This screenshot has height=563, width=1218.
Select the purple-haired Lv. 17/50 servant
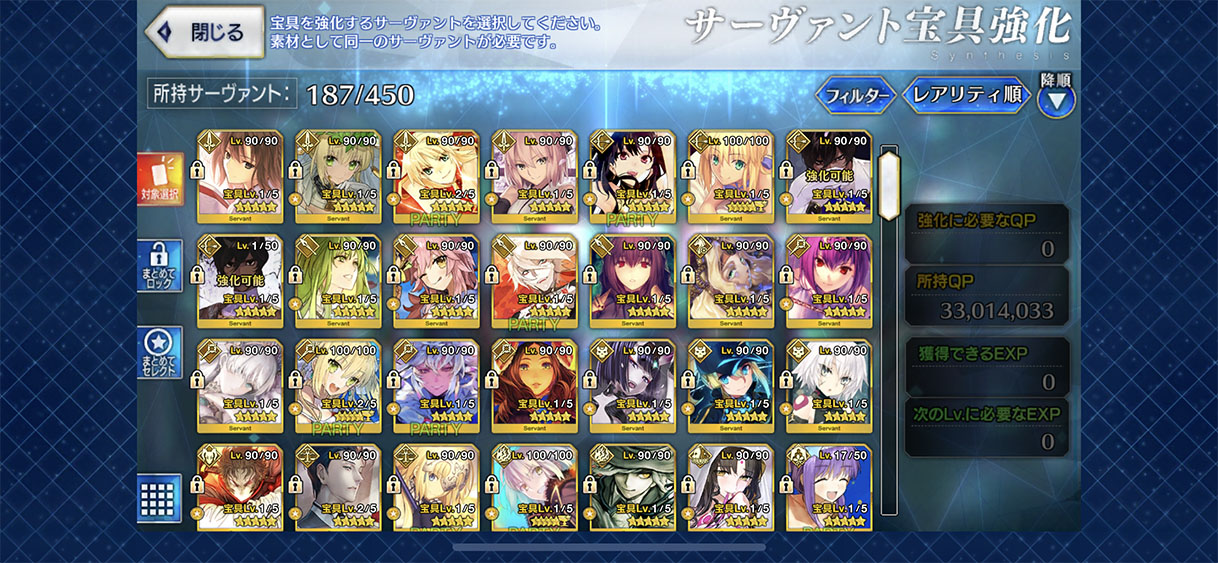click(x=828, y=487)
